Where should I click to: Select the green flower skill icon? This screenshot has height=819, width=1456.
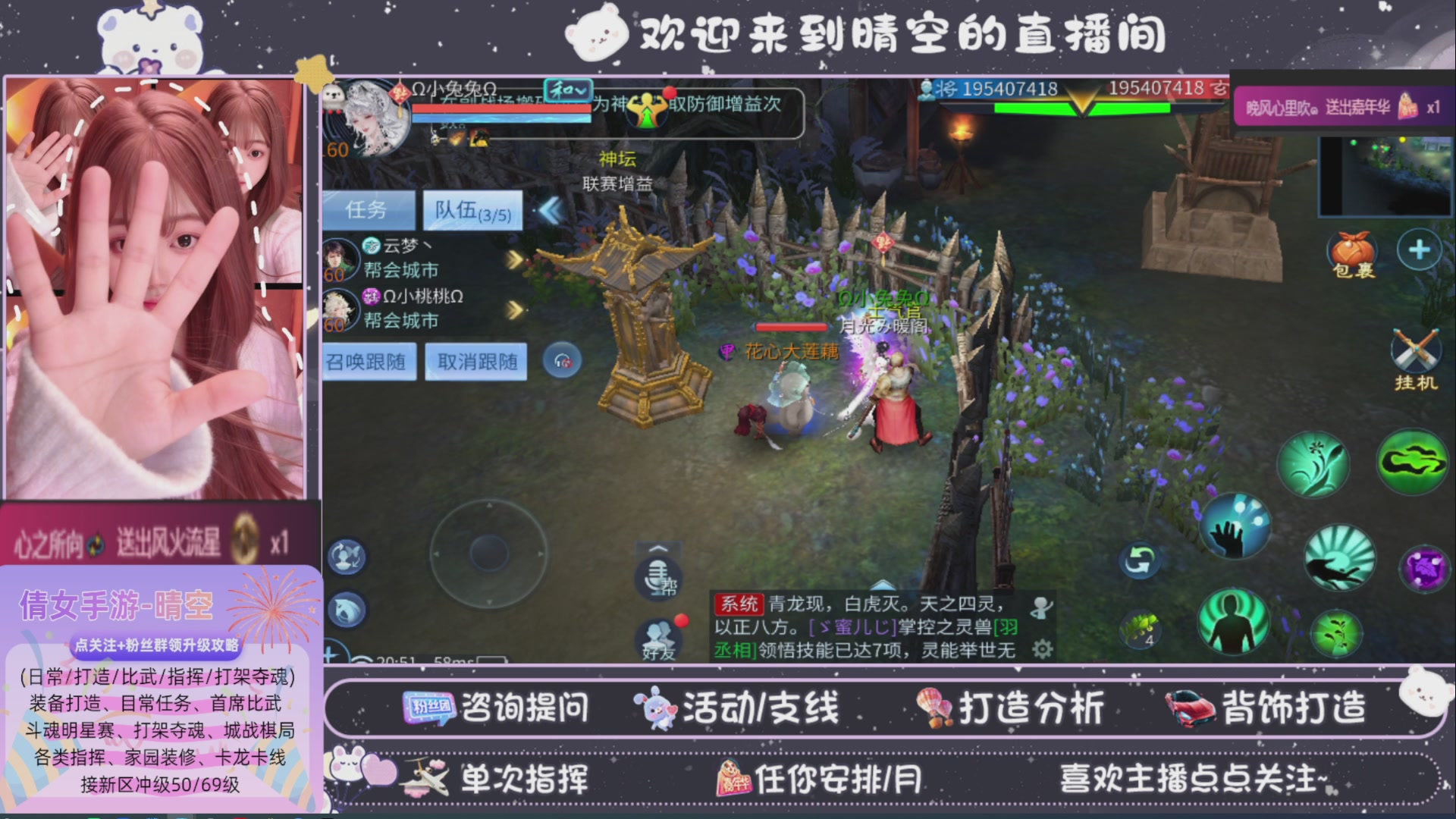click(x=1314, y=465)
